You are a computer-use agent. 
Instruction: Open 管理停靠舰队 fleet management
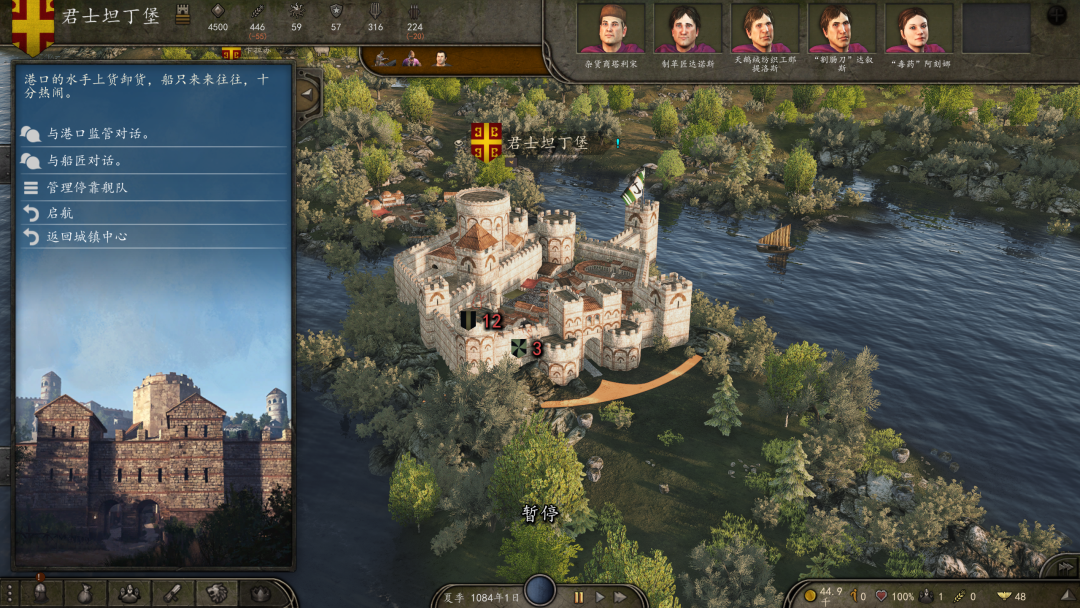[87, 188]
